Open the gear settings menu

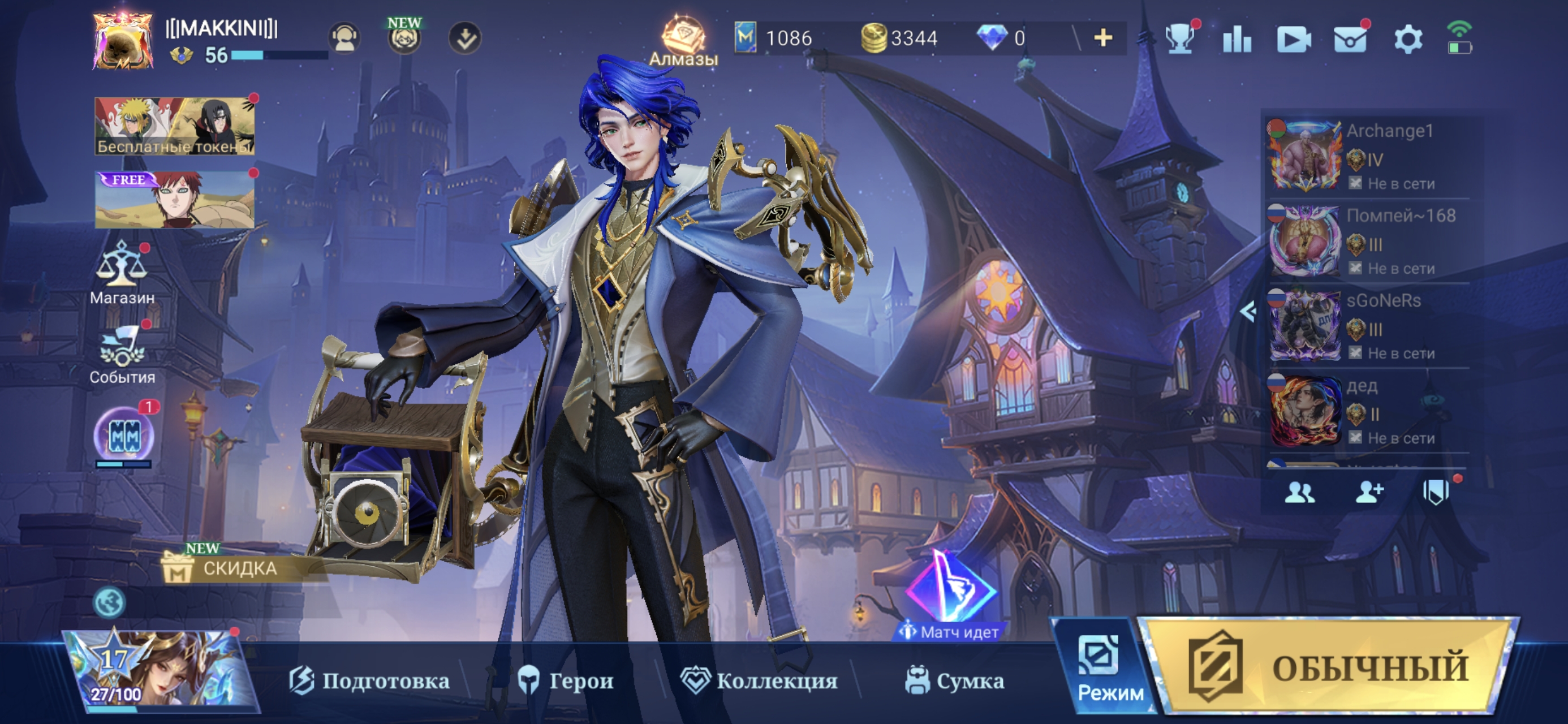point(1407,40)
